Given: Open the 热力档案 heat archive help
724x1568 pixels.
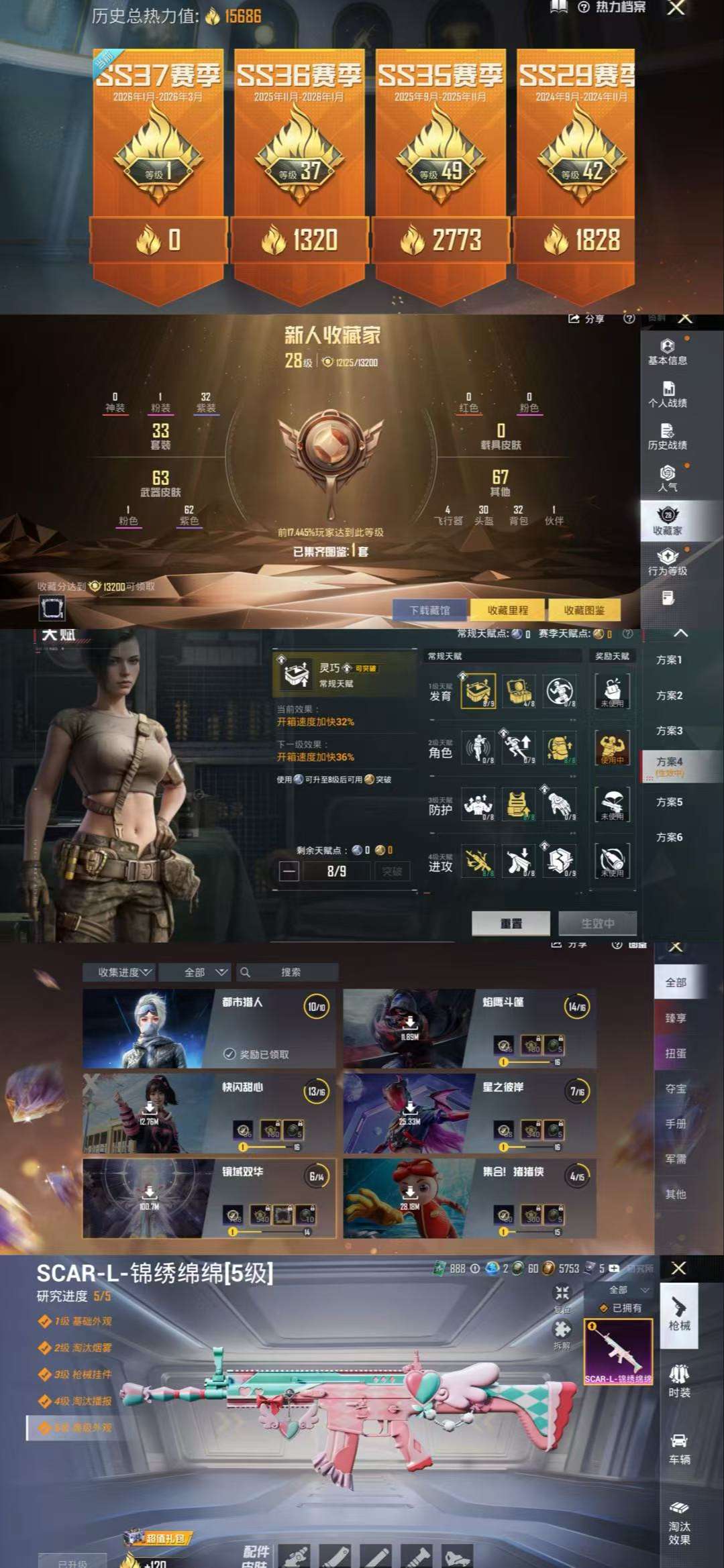Looking at the screenshot, I should point(613,7).
